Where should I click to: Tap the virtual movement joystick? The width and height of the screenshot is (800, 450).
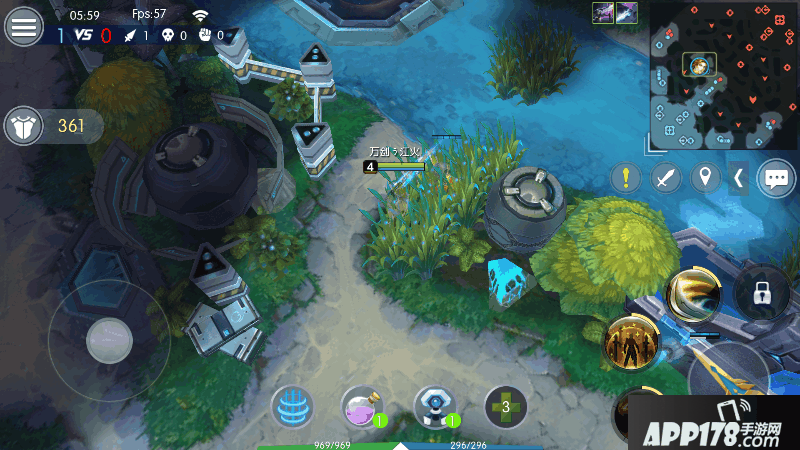click(x=109, y=341)
